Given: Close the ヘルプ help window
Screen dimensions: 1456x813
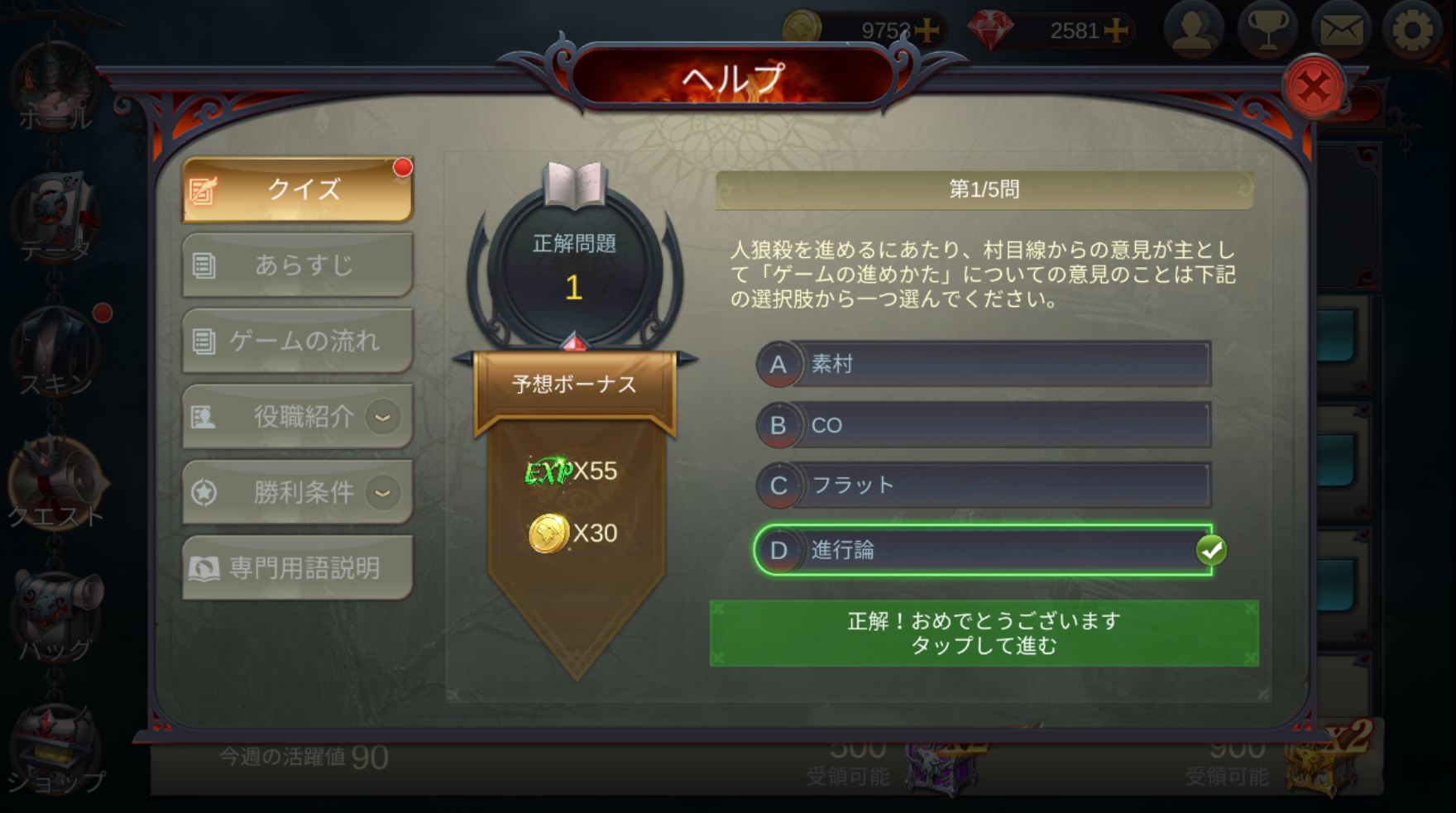Looking at the screenshot, I should [1313, 87].
